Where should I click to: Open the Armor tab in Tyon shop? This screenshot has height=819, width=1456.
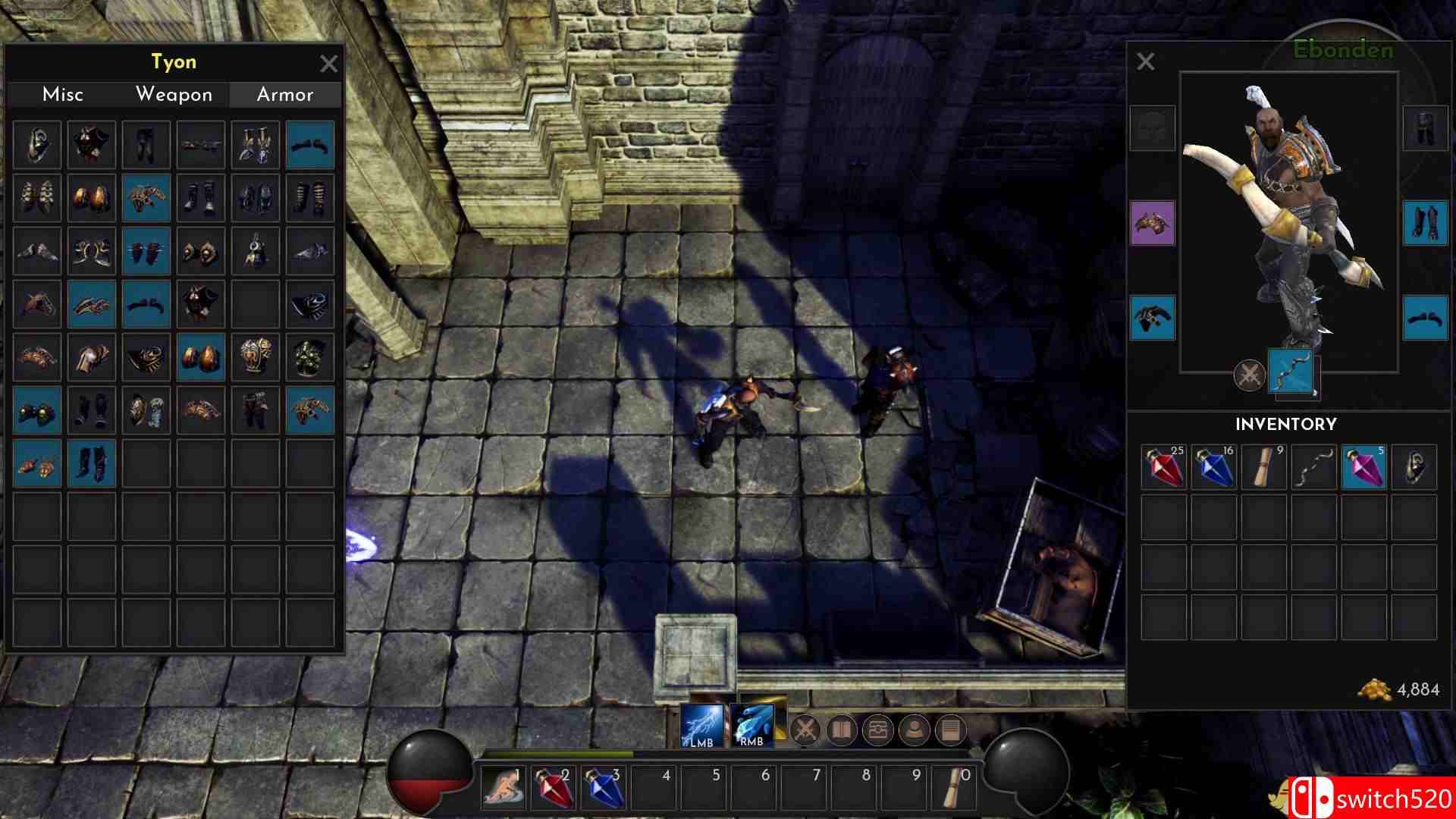pyautogui.click(x=284, y=95)
